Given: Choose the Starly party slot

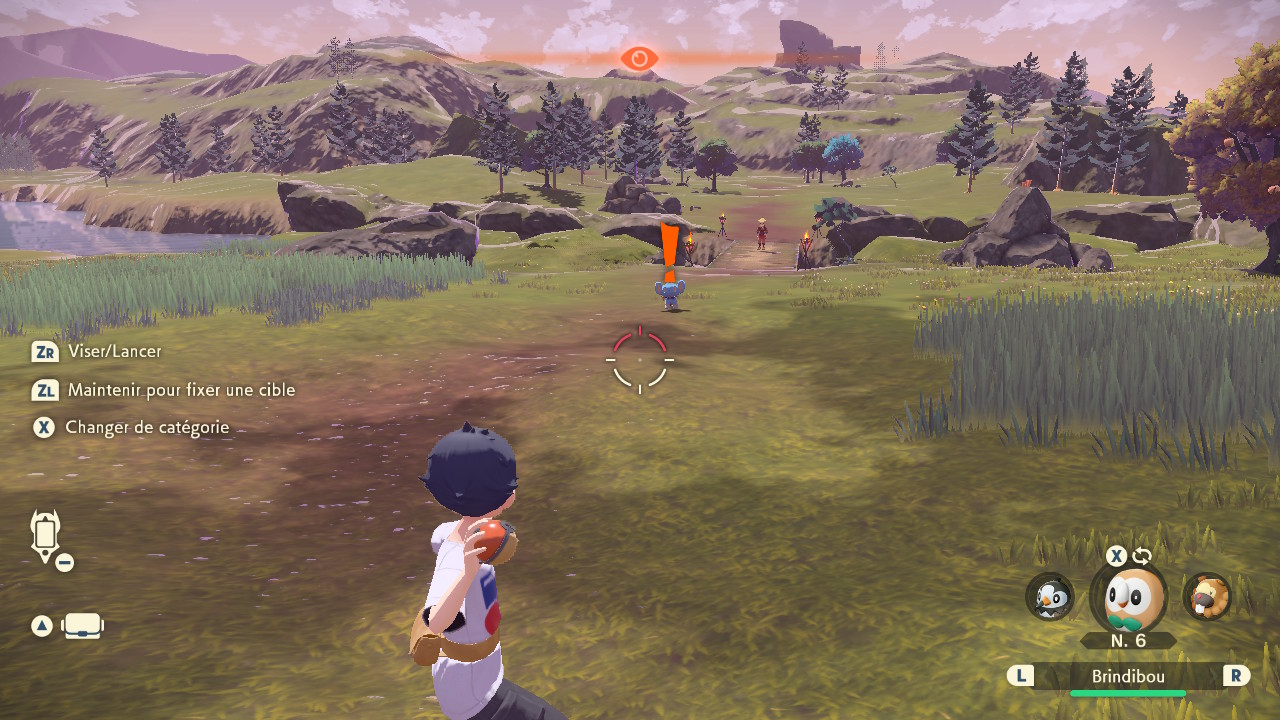Looking at the screenshot, I should pyautogui.click(x=1049, y=596).
